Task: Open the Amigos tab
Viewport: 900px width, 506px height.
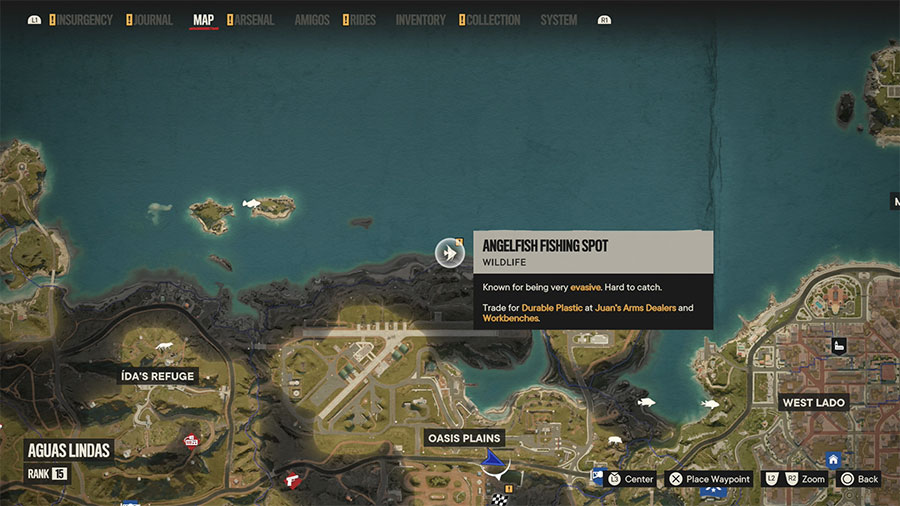Action: (311, 20)
